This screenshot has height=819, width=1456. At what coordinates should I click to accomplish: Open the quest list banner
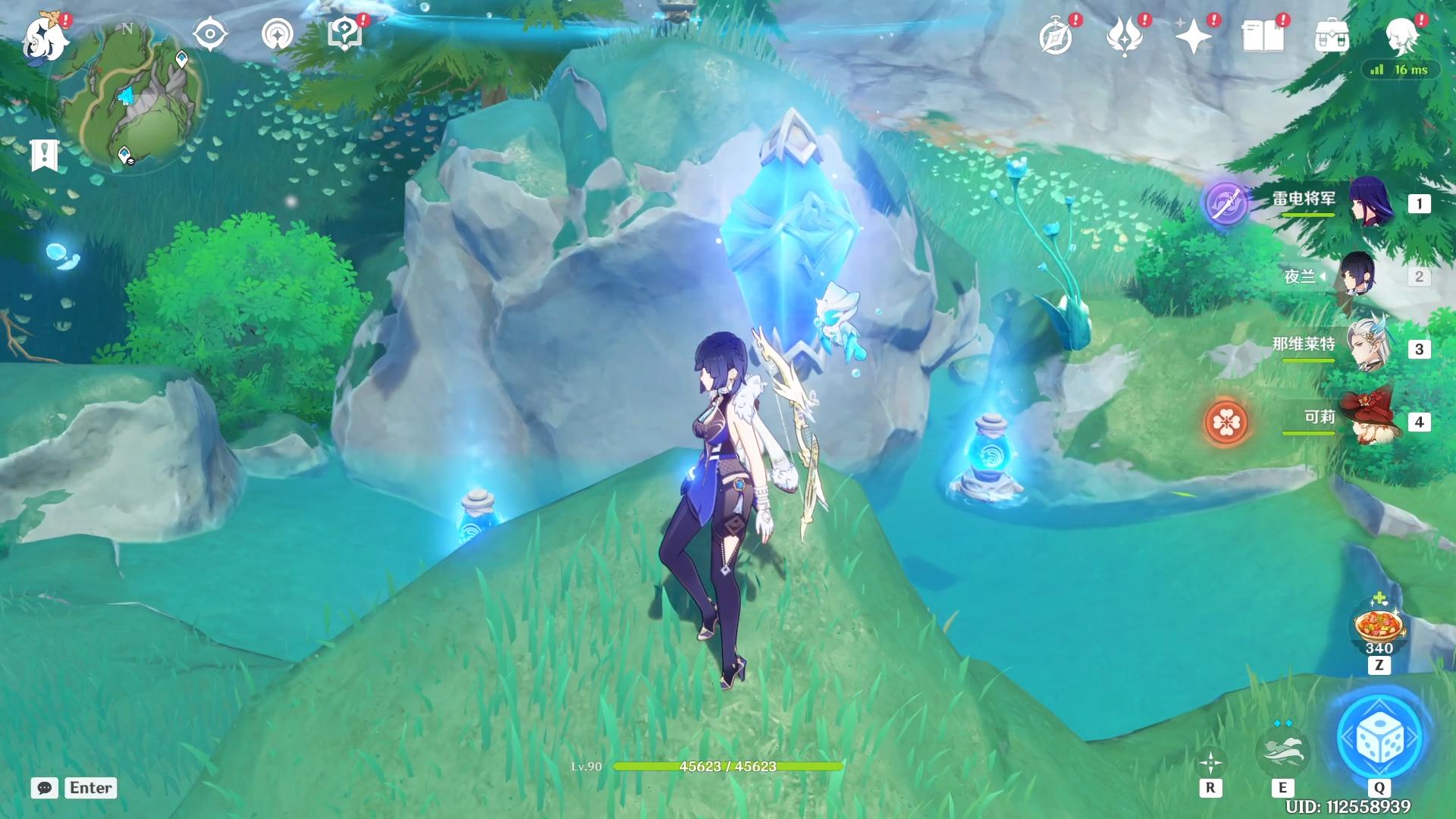(x=44, y=155)
